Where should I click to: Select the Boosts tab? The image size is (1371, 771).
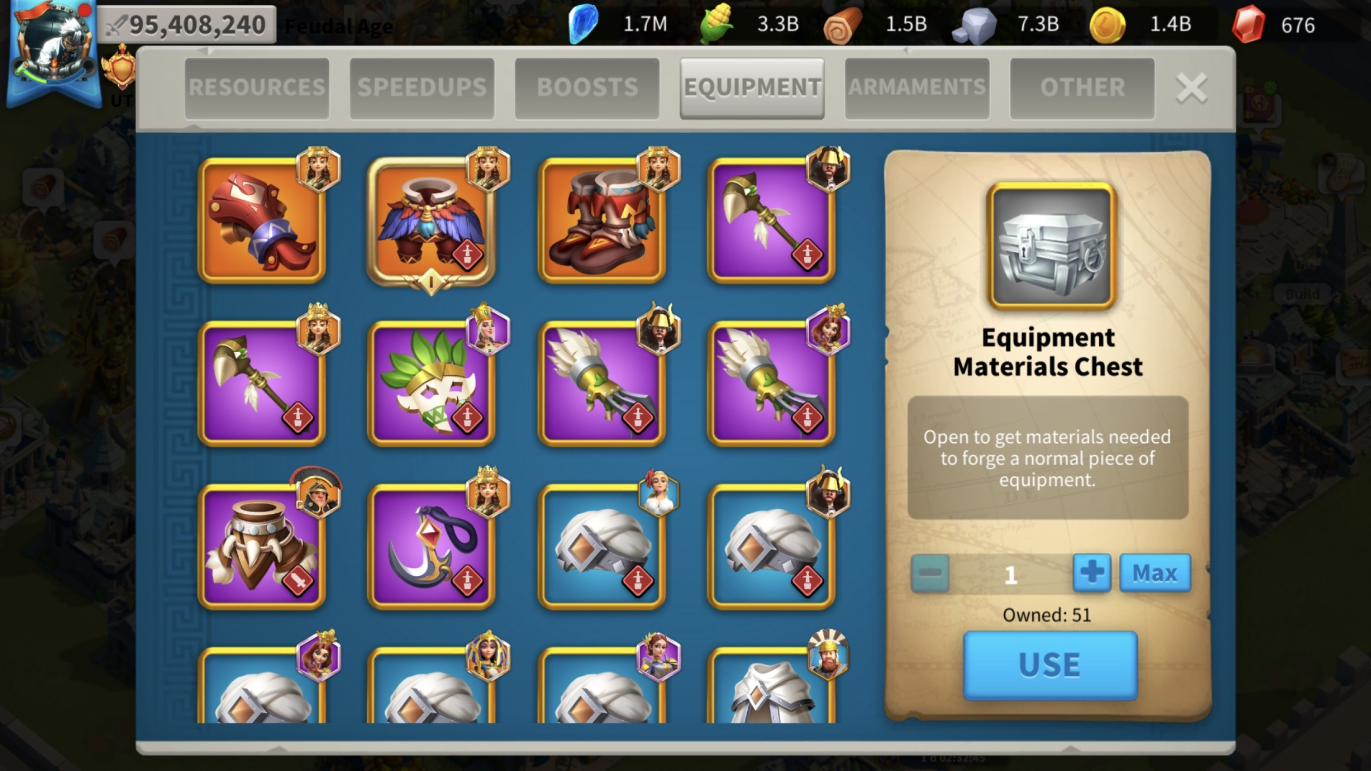point(587,88)
